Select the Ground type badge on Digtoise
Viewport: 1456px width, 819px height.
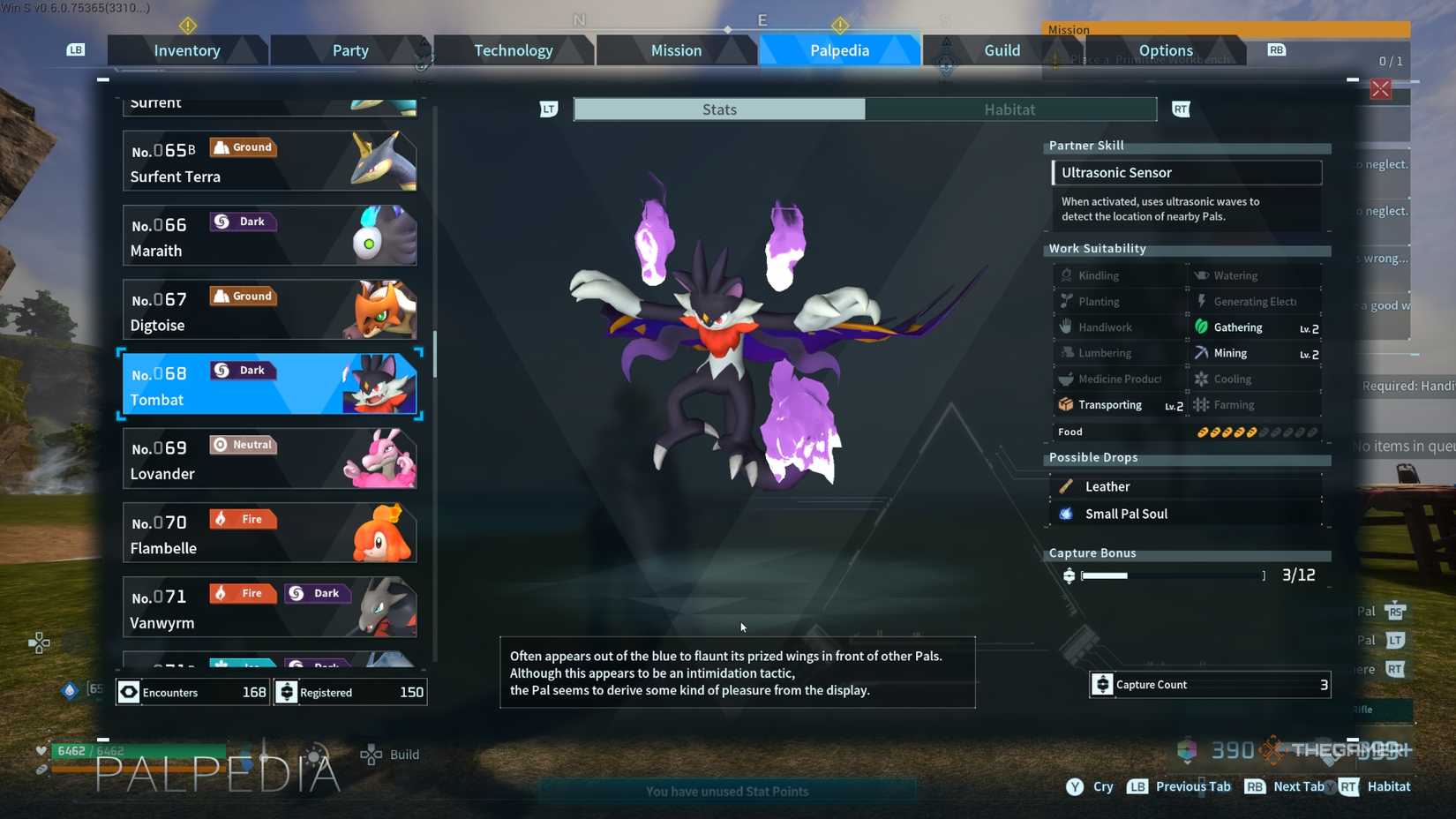coord(243,296)
